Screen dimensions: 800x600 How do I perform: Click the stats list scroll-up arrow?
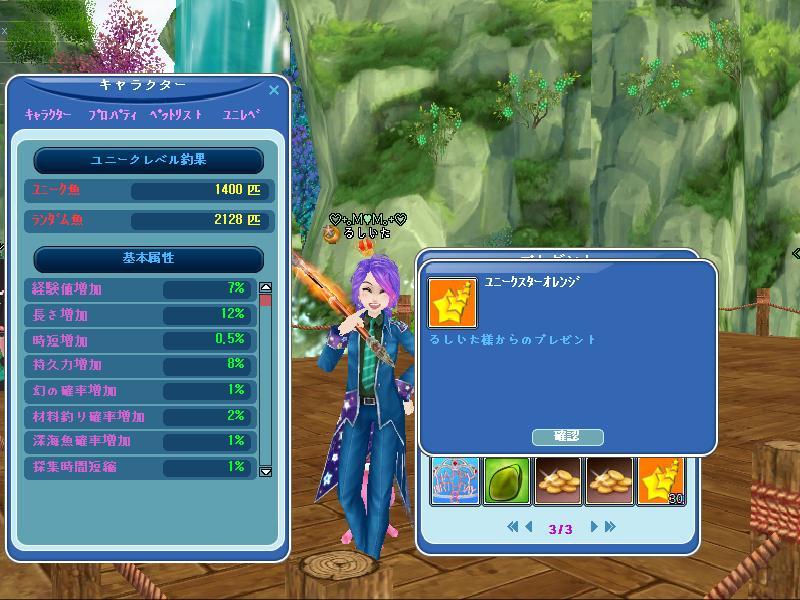tap(266, 288)
